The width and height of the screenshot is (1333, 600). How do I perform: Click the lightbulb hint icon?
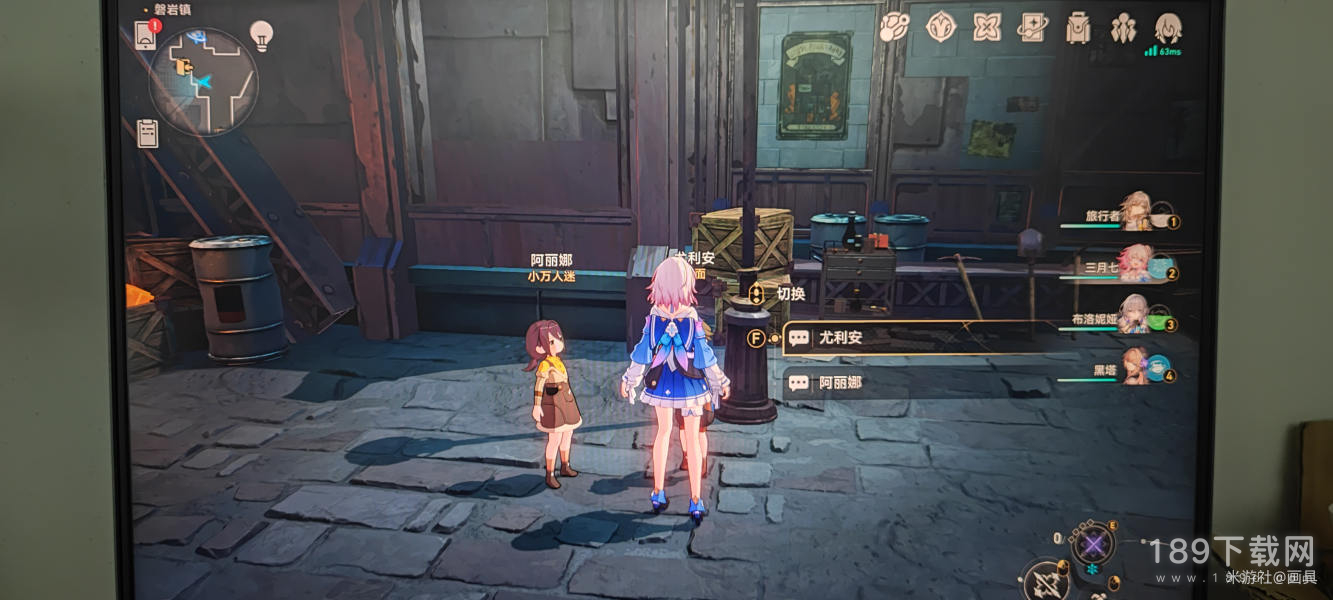pos(261,36)
